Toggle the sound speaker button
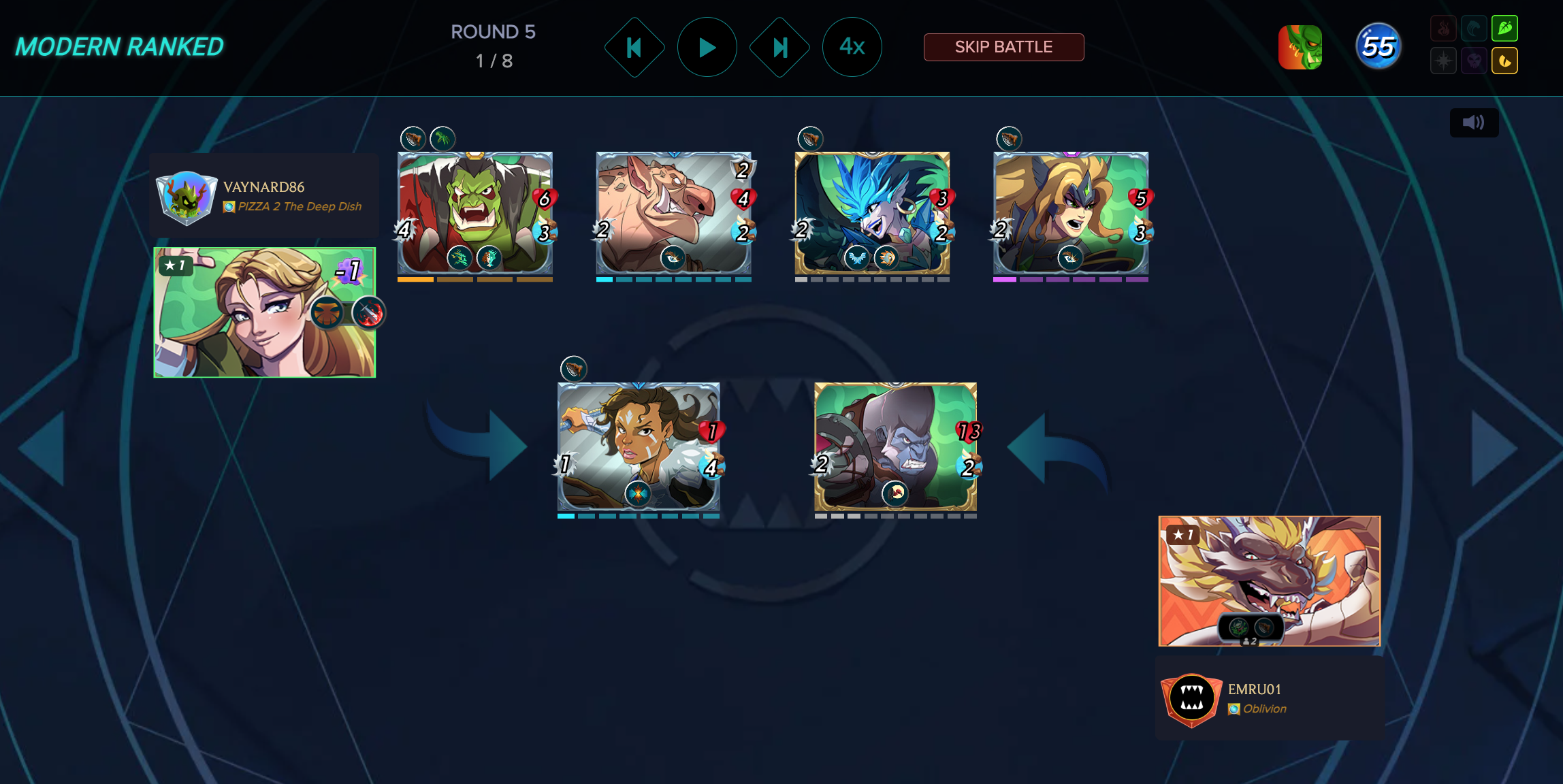The height and width of the screenshot is (784, 1563). 1474,122
